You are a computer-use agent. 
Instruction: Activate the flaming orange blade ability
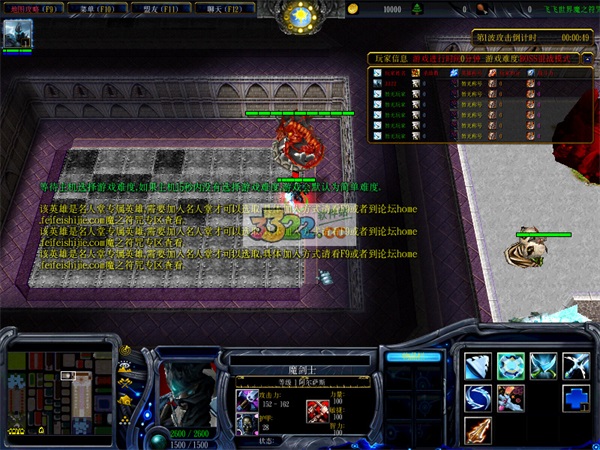click(x=477, y=430)
